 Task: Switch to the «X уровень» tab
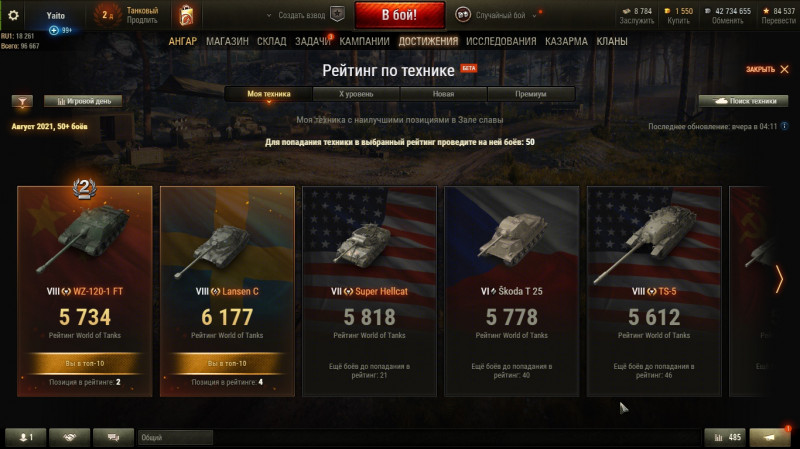(356, 93)
